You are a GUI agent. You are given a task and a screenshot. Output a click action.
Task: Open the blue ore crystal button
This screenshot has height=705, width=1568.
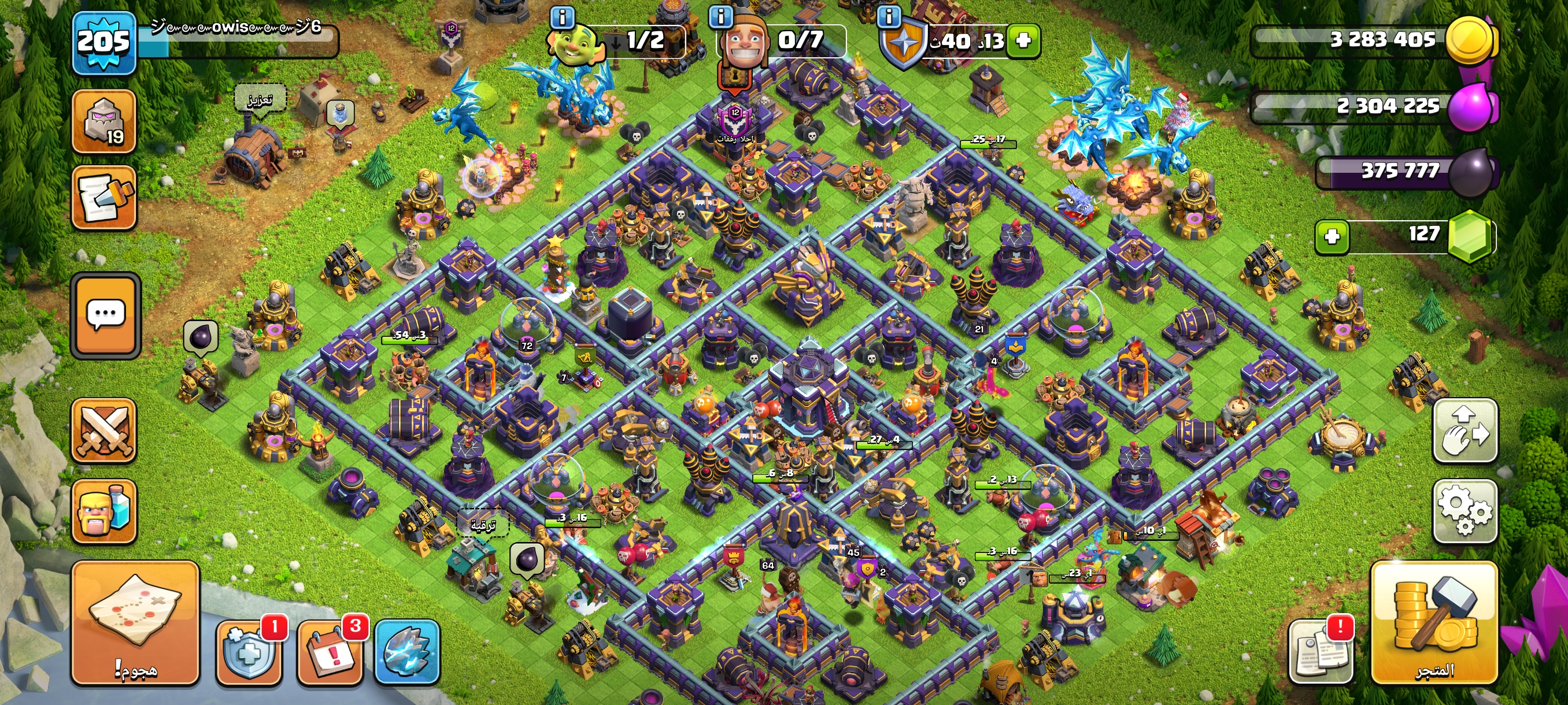pos(406,652)
